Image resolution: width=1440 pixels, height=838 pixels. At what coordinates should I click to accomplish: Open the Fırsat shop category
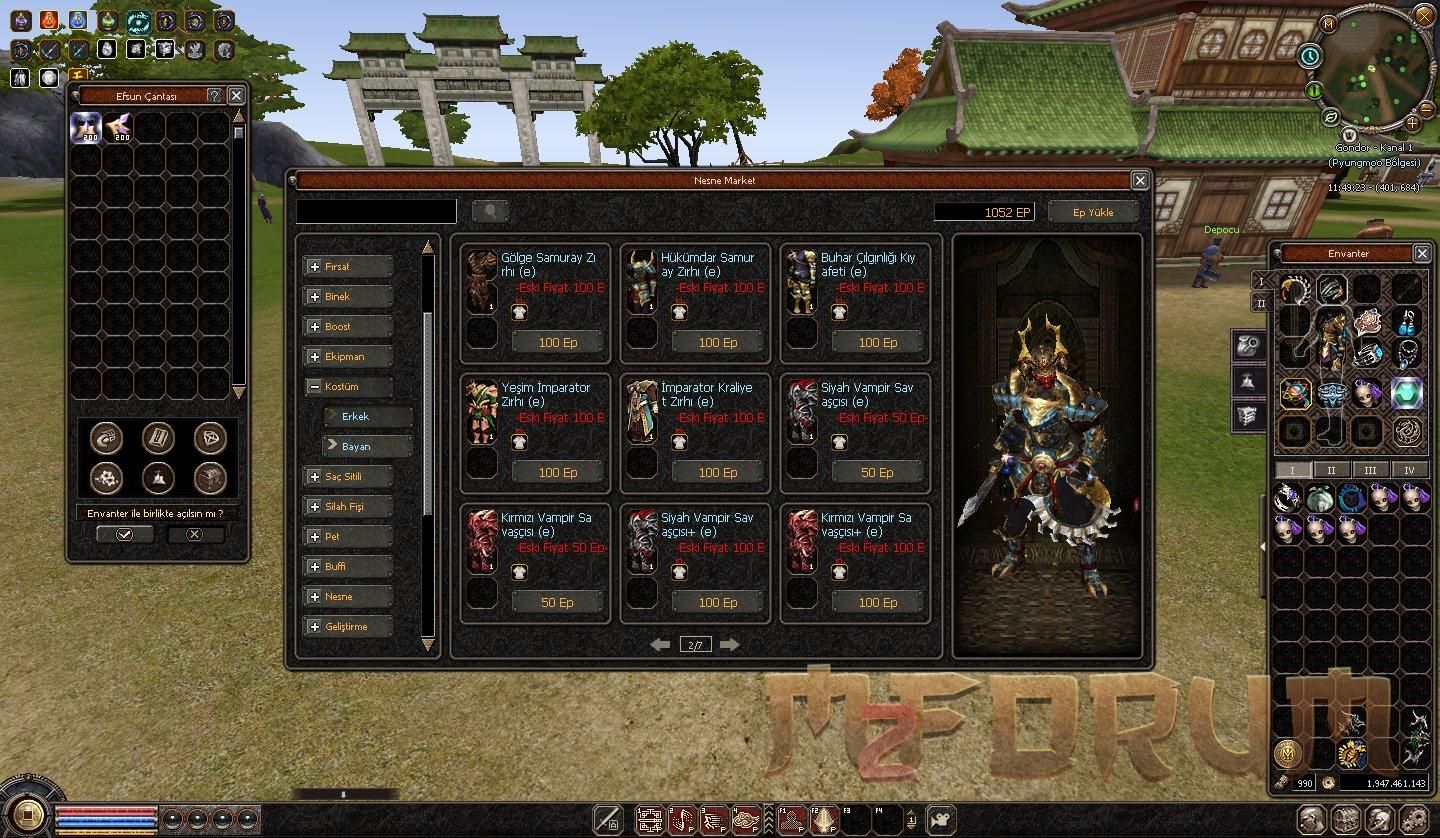(x=348, y=267)
